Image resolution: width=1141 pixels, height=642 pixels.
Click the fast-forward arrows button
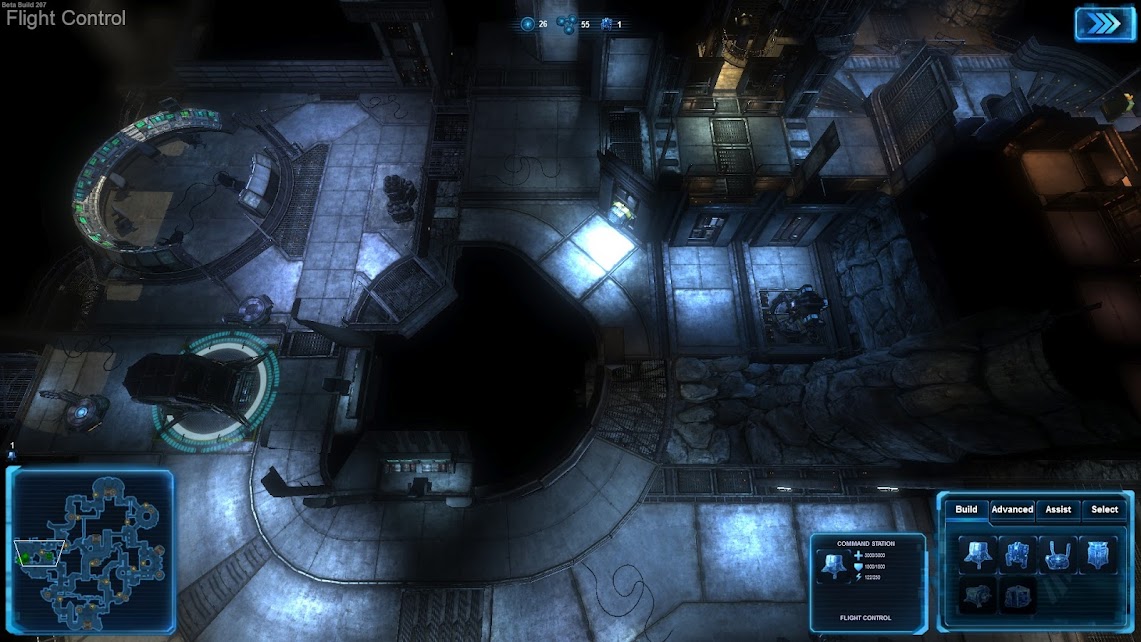click(x=1104, y=24)
